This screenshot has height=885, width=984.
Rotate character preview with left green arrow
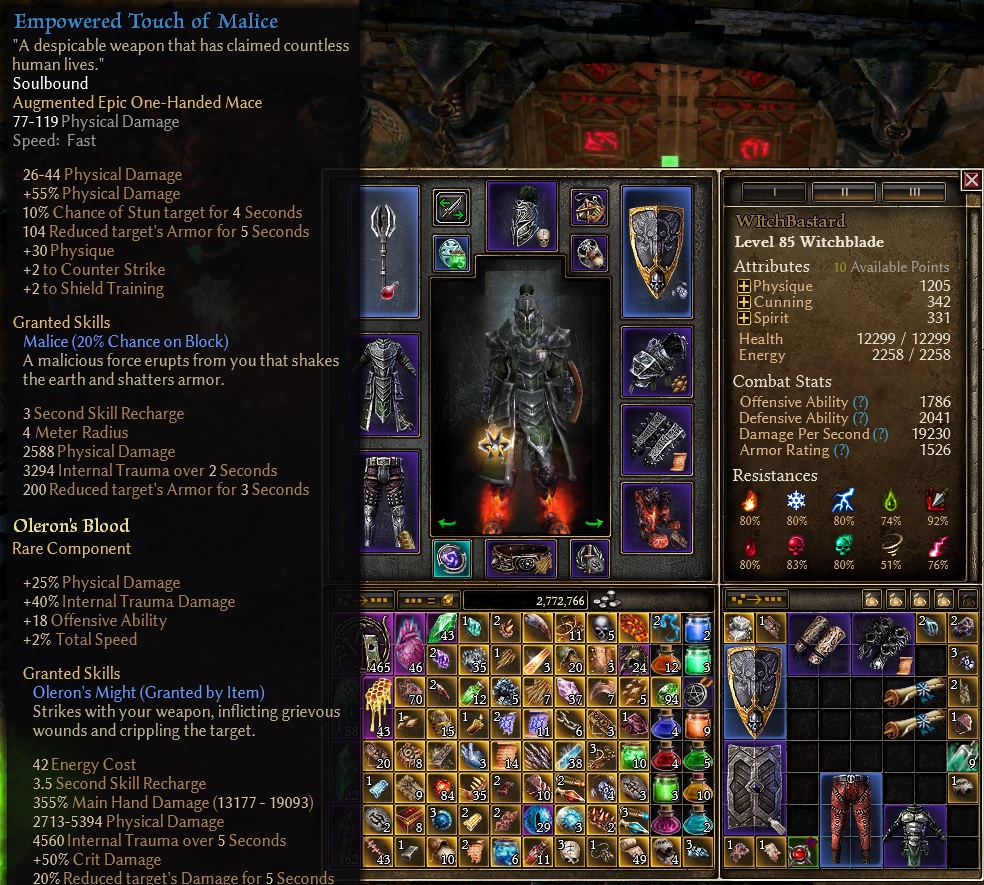click(x=446, y=522)
